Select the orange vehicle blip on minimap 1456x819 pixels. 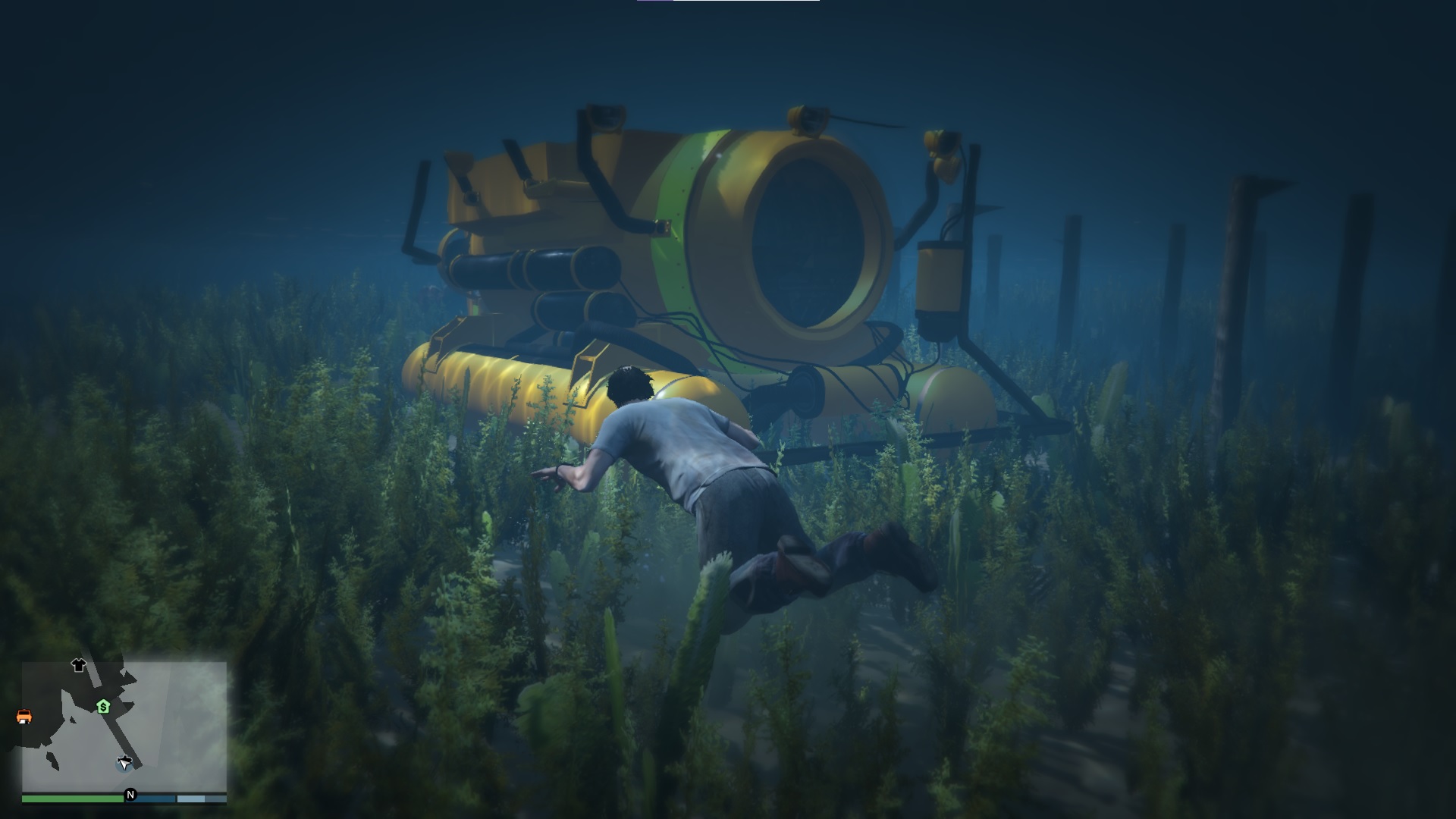click(24, 717)
